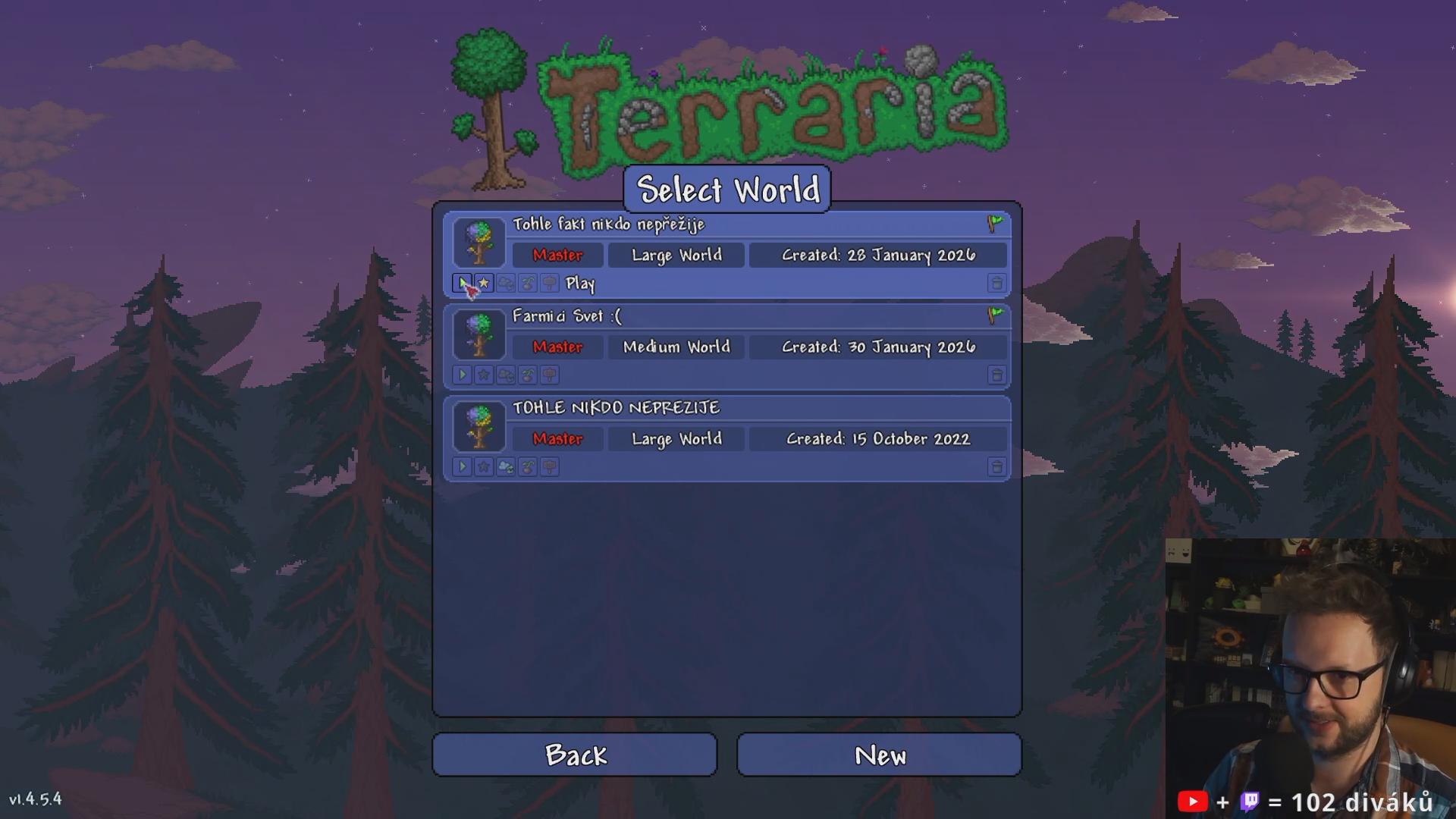Image resolution: width=1456 pixels, height=819 pixels.
Task: Favorite the "TOHLE NIKDO NEPREZIJE" world
Action: [484, 467]
